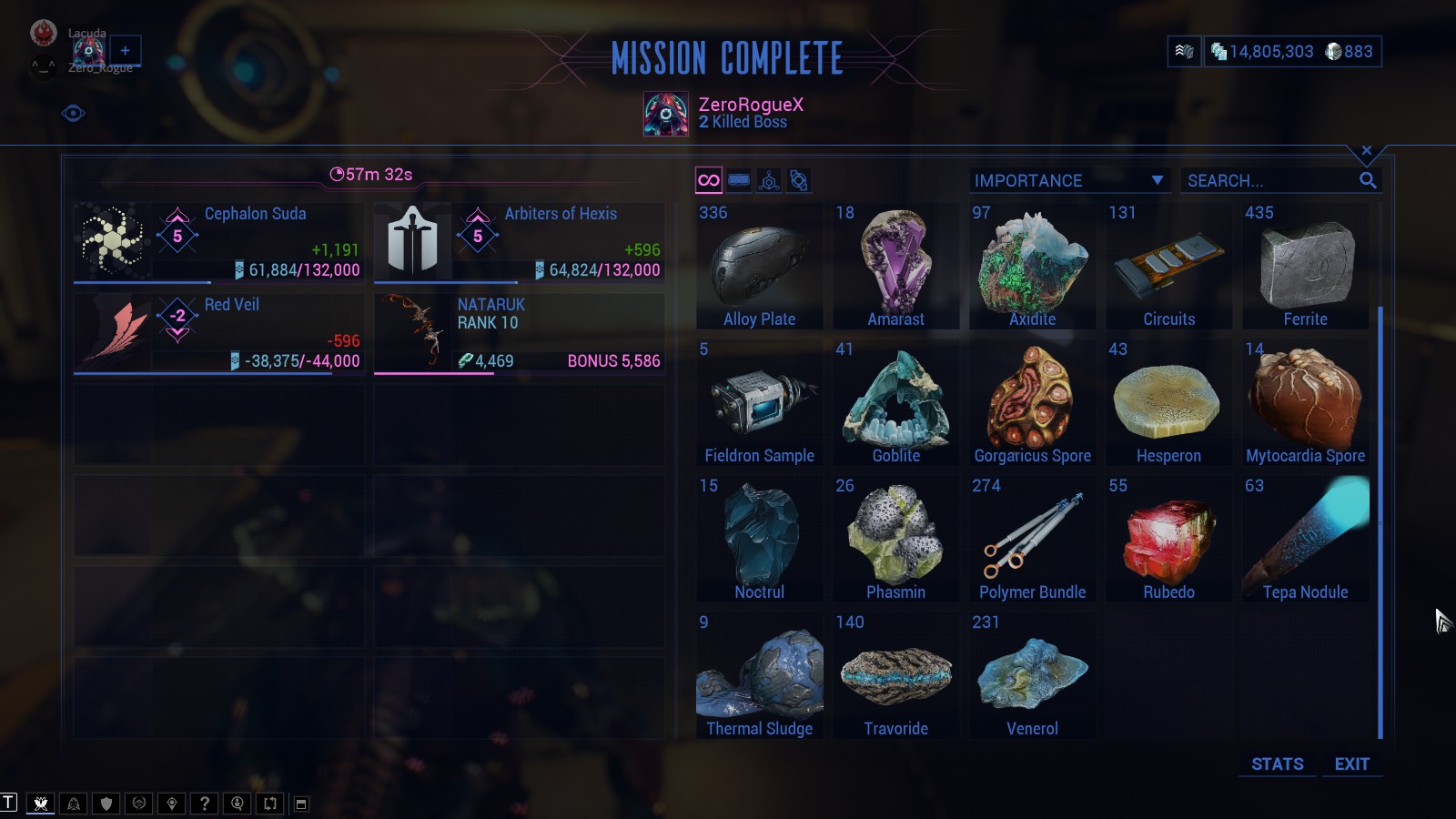Select the infinity all-rewards filter tab

(x=708, y=180)
